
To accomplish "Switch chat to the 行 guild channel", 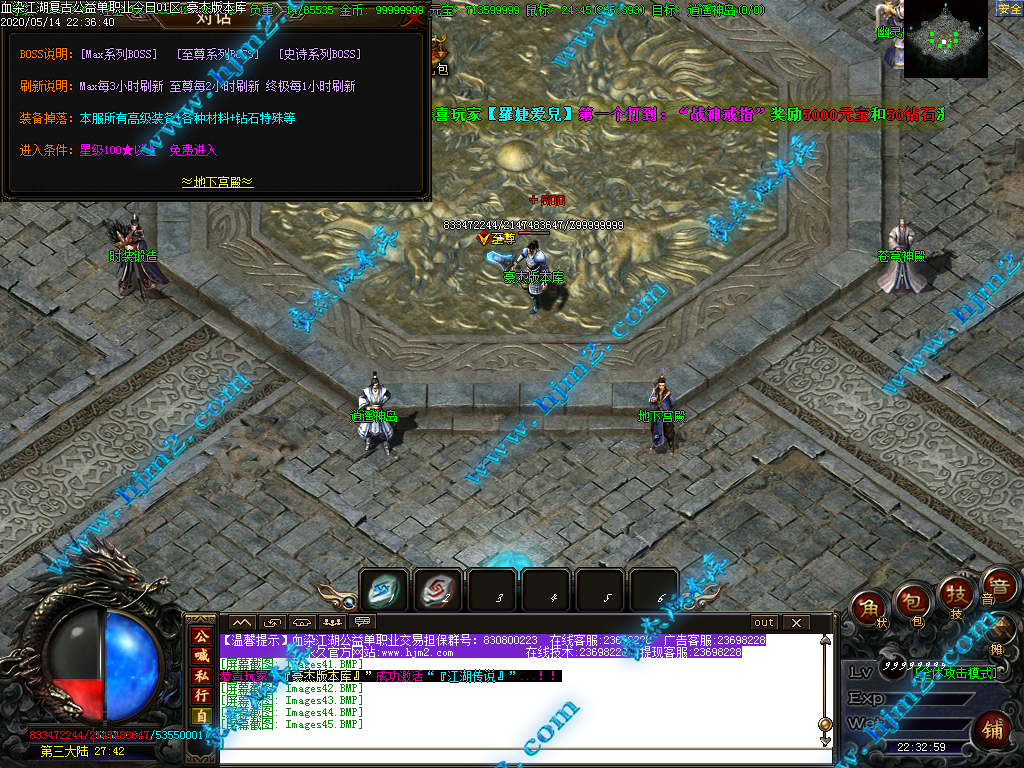I will click(x=201, y=695).
